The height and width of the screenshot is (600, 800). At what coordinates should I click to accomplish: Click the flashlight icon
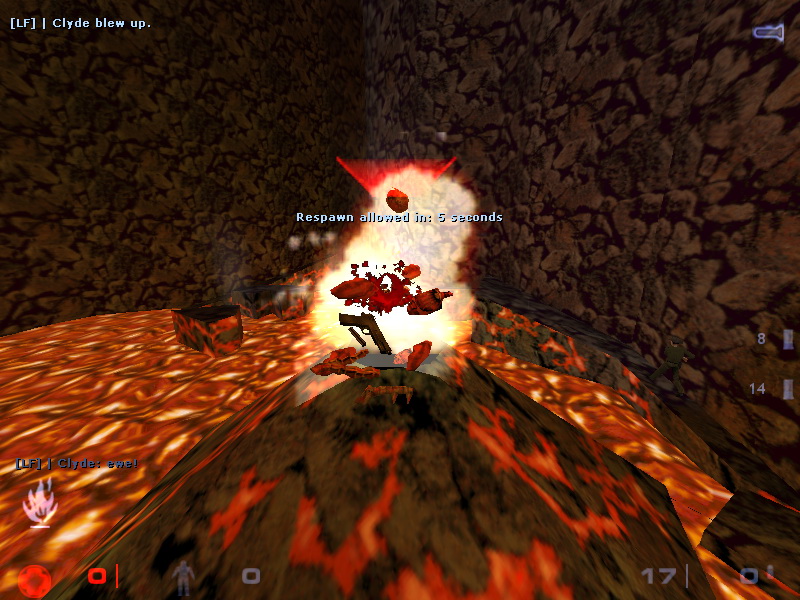coord(767,33)
